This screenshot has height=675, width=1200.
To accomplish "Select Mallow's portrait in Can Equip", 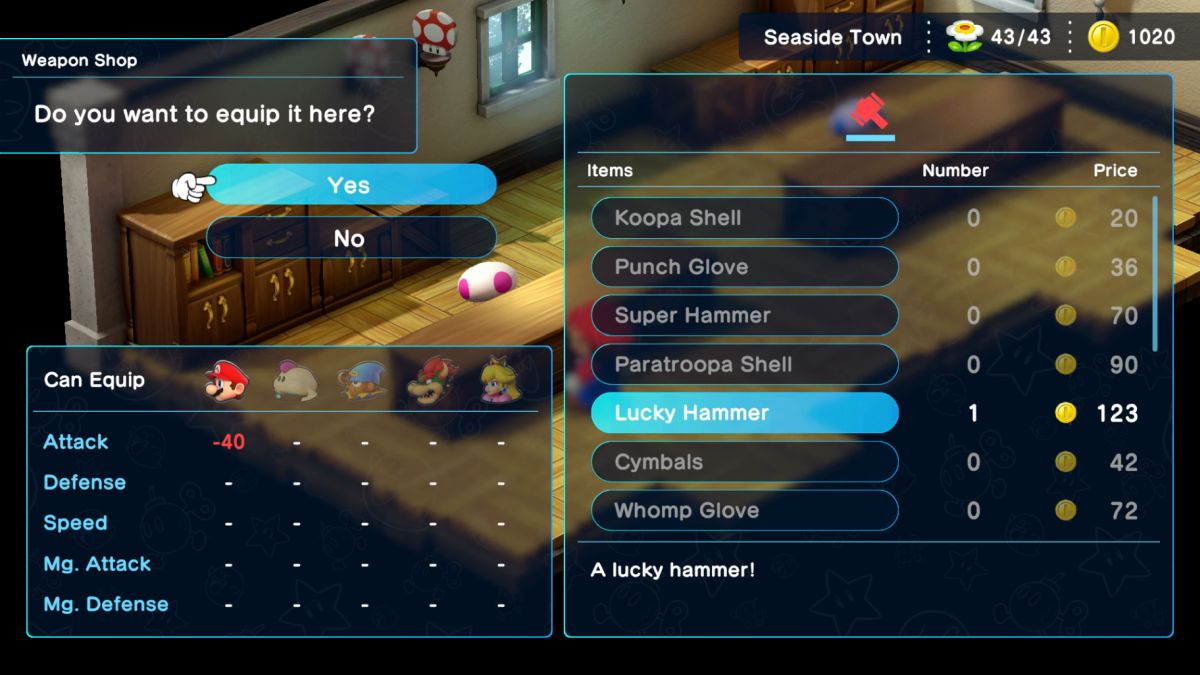I will click(295, 381).
